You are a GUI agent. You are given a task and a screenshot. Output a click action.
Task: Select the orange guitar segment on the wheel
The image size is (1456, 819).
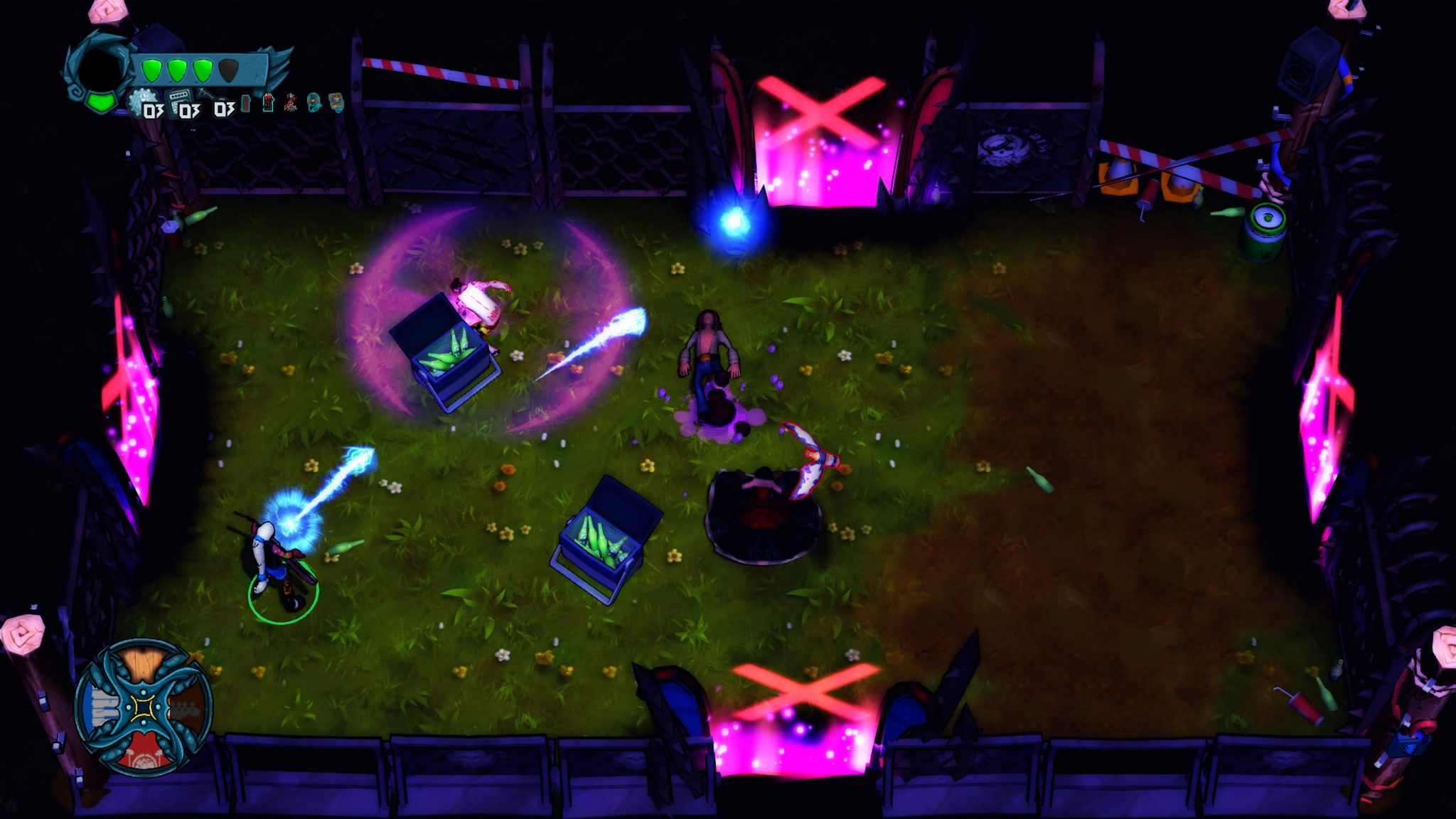tap(187, 707)
